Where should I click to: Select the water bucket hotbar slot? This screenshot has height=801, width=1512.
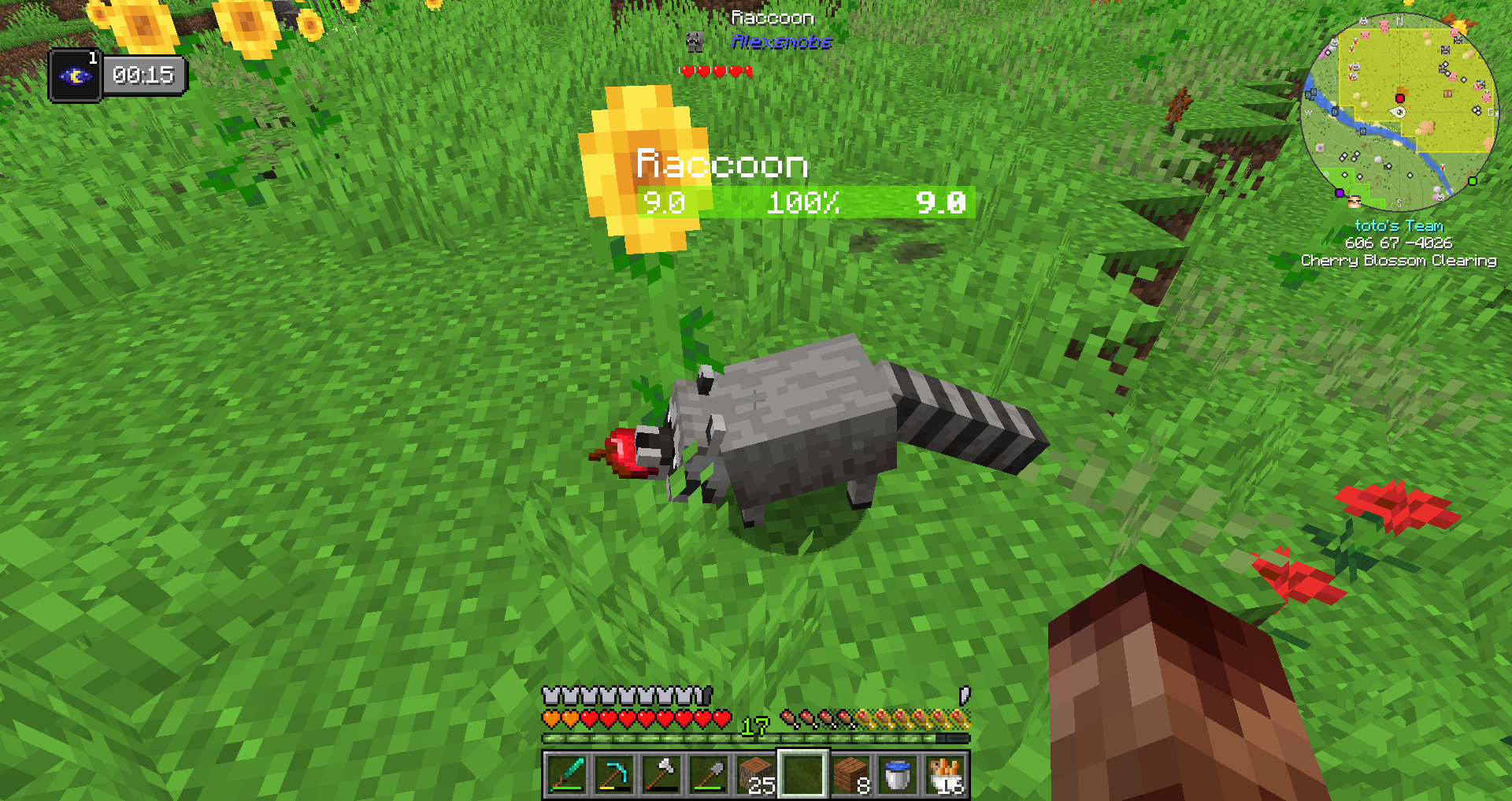pos(898,774)
